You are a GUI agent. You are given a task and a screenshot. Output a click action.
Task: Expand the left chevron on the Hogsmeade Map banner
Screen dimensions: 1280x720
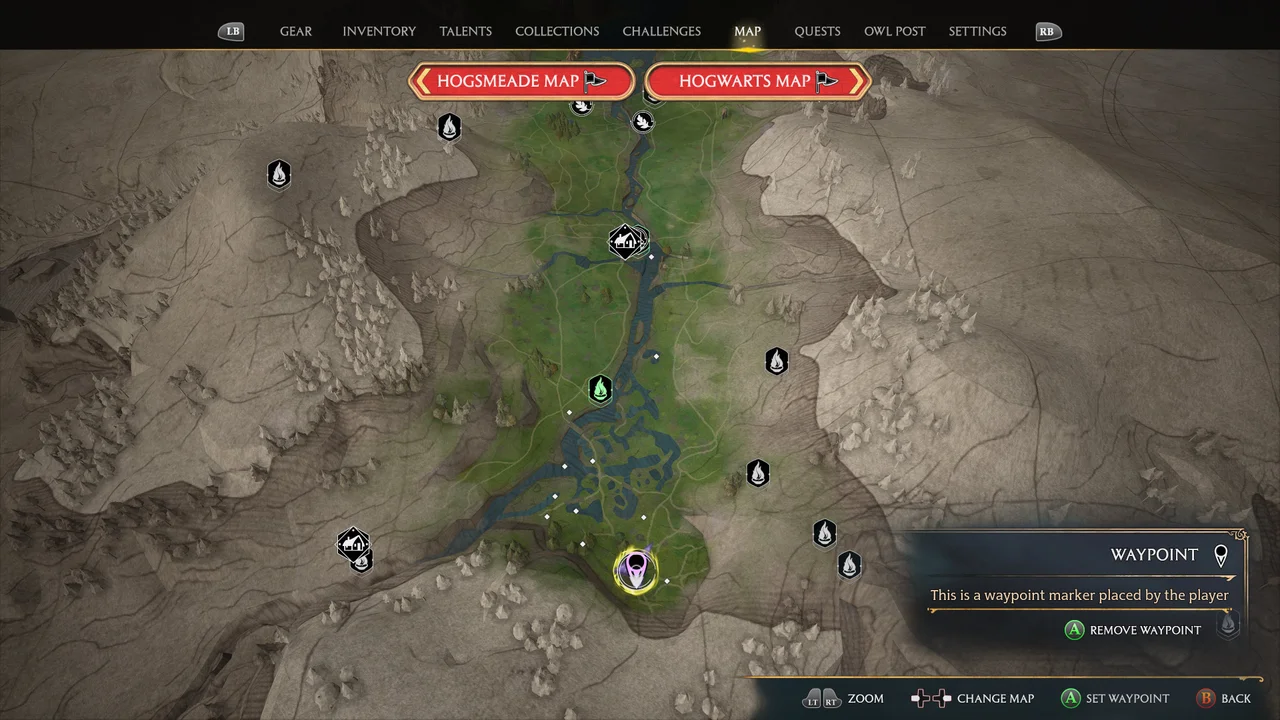[x=424, y=81]
